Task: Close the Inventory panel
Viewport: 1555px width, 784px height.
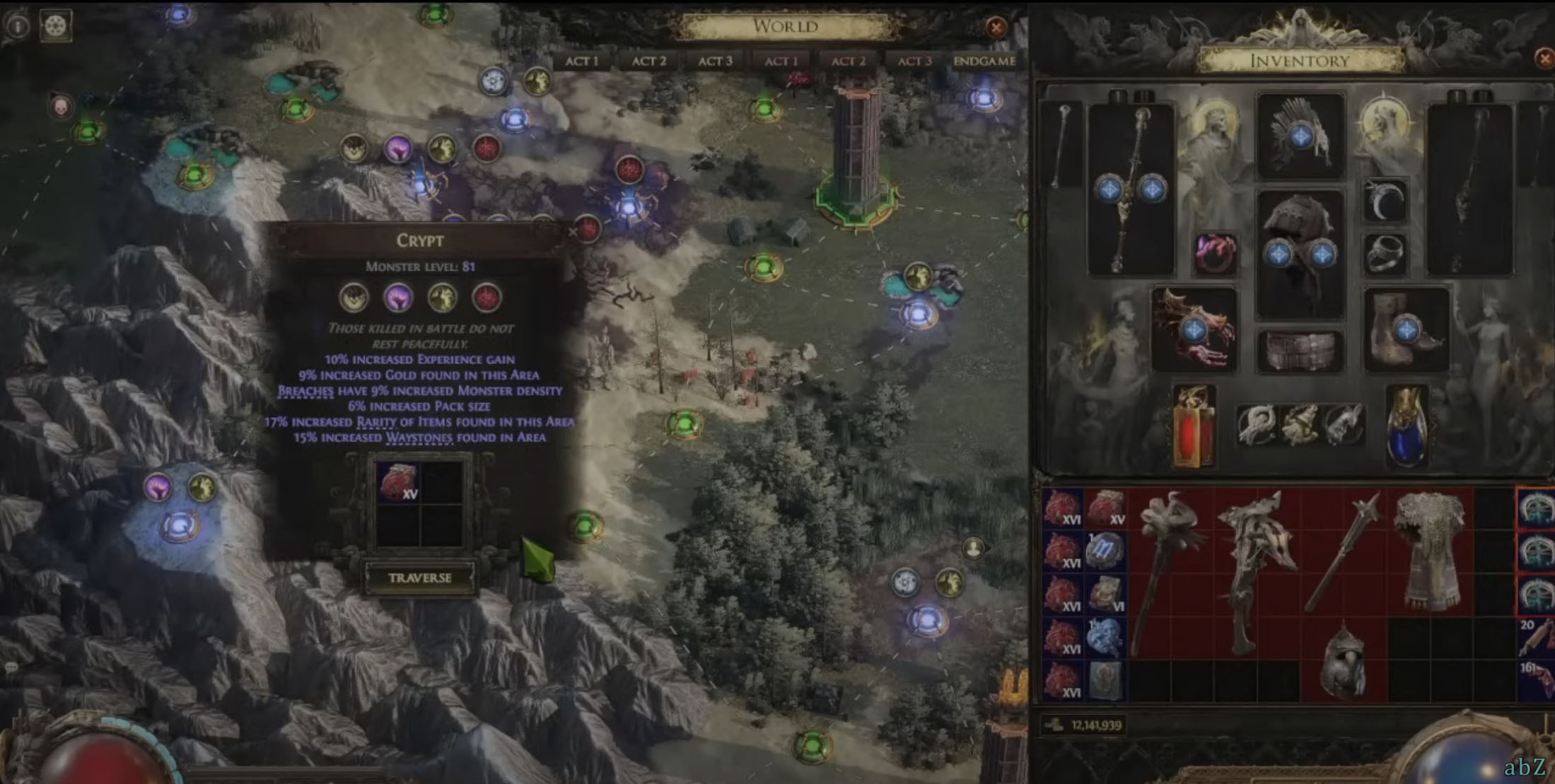Action: [x=1546, y=58]
